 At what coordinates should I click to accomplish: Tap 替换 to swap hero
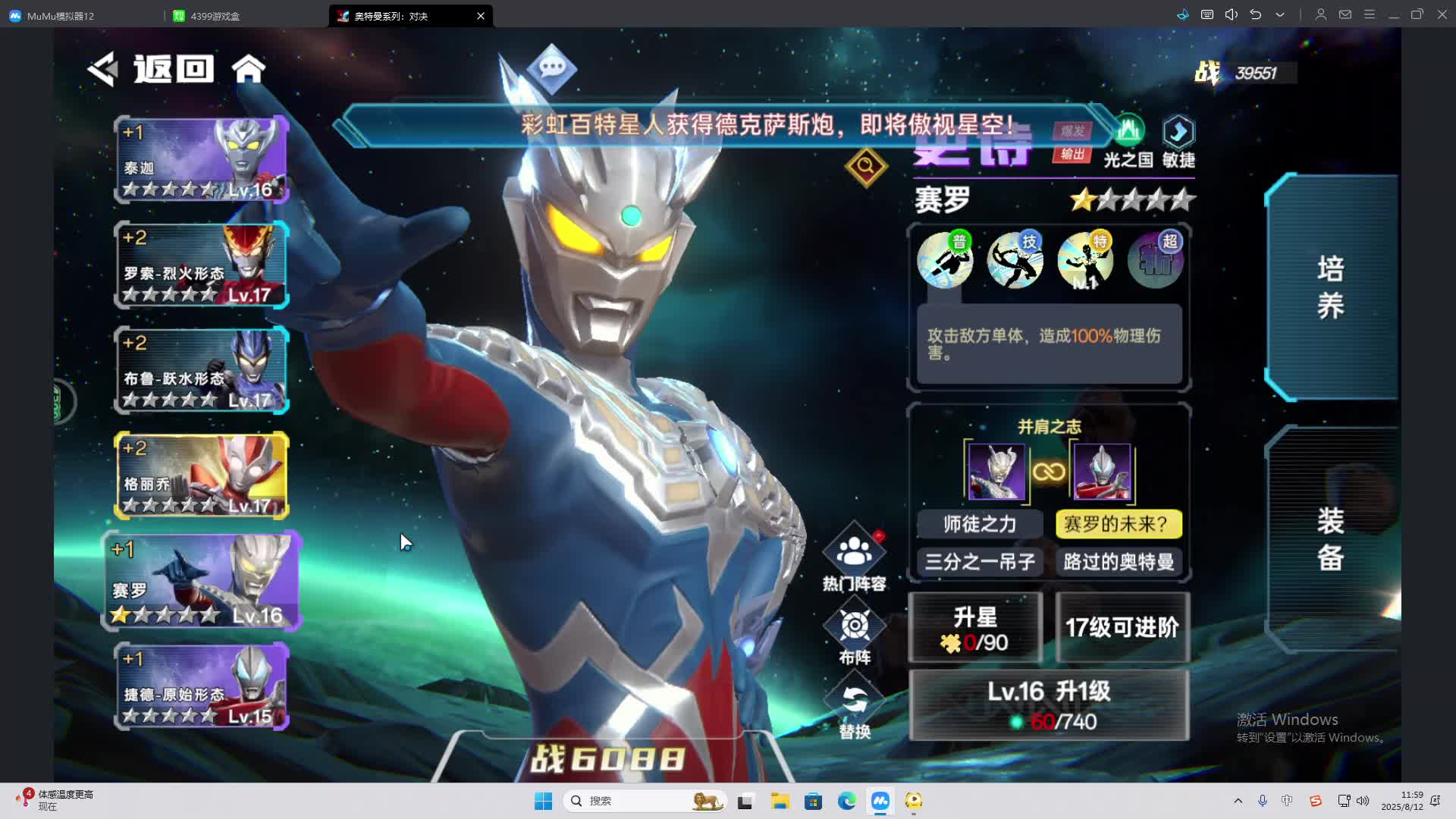click(x=855, y=708)
